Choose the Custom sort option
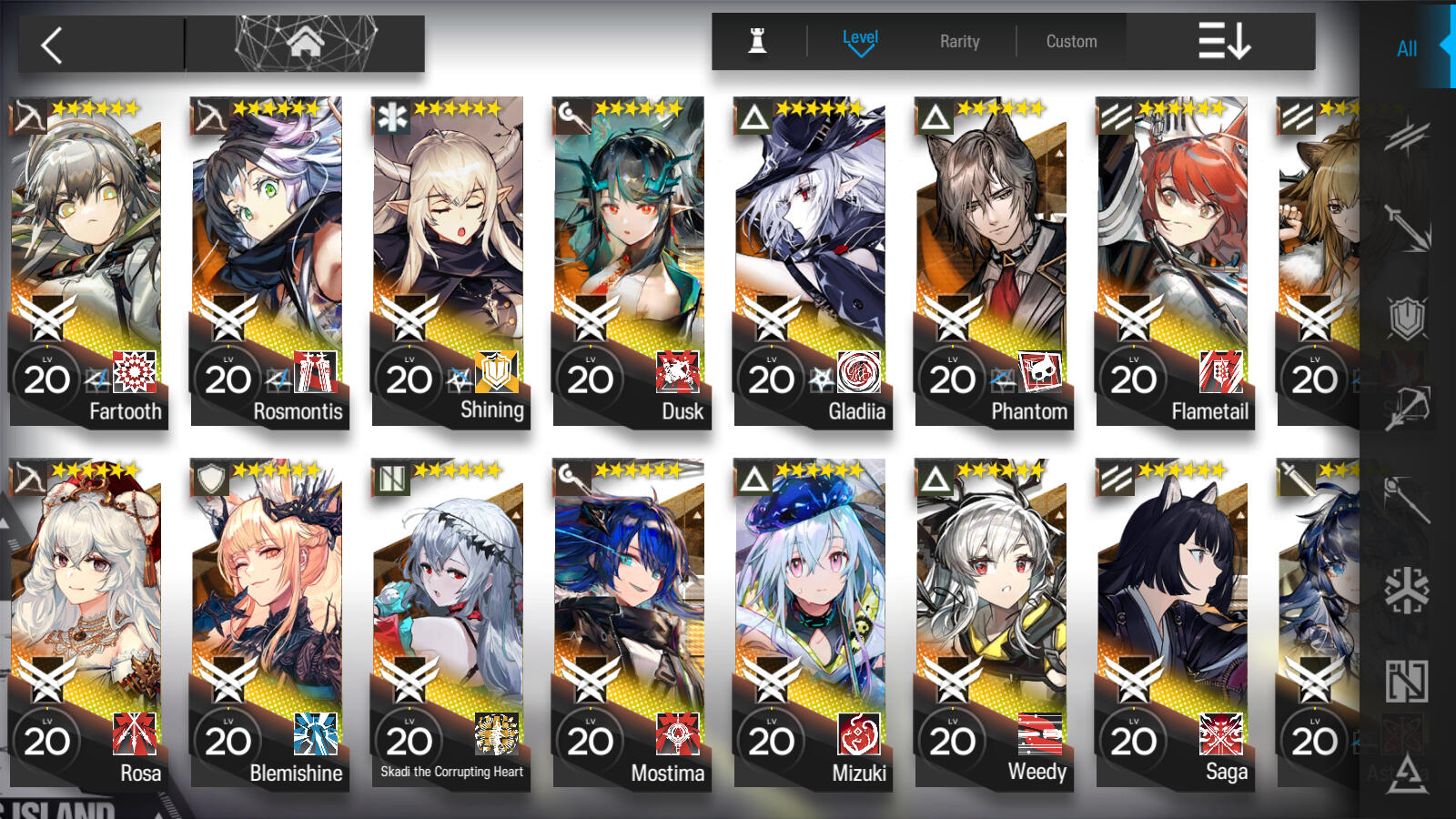This screenshot has height=819, width=1456. [x=1071, y=42]
